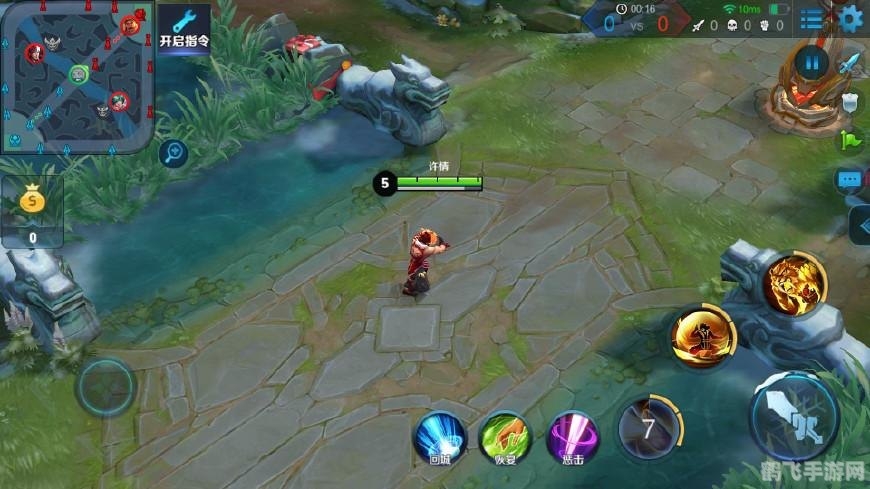Use the 恢复 heal skill
Image resolution: width=870 pixels, height=489 pixels.
[x=504, y=436]
